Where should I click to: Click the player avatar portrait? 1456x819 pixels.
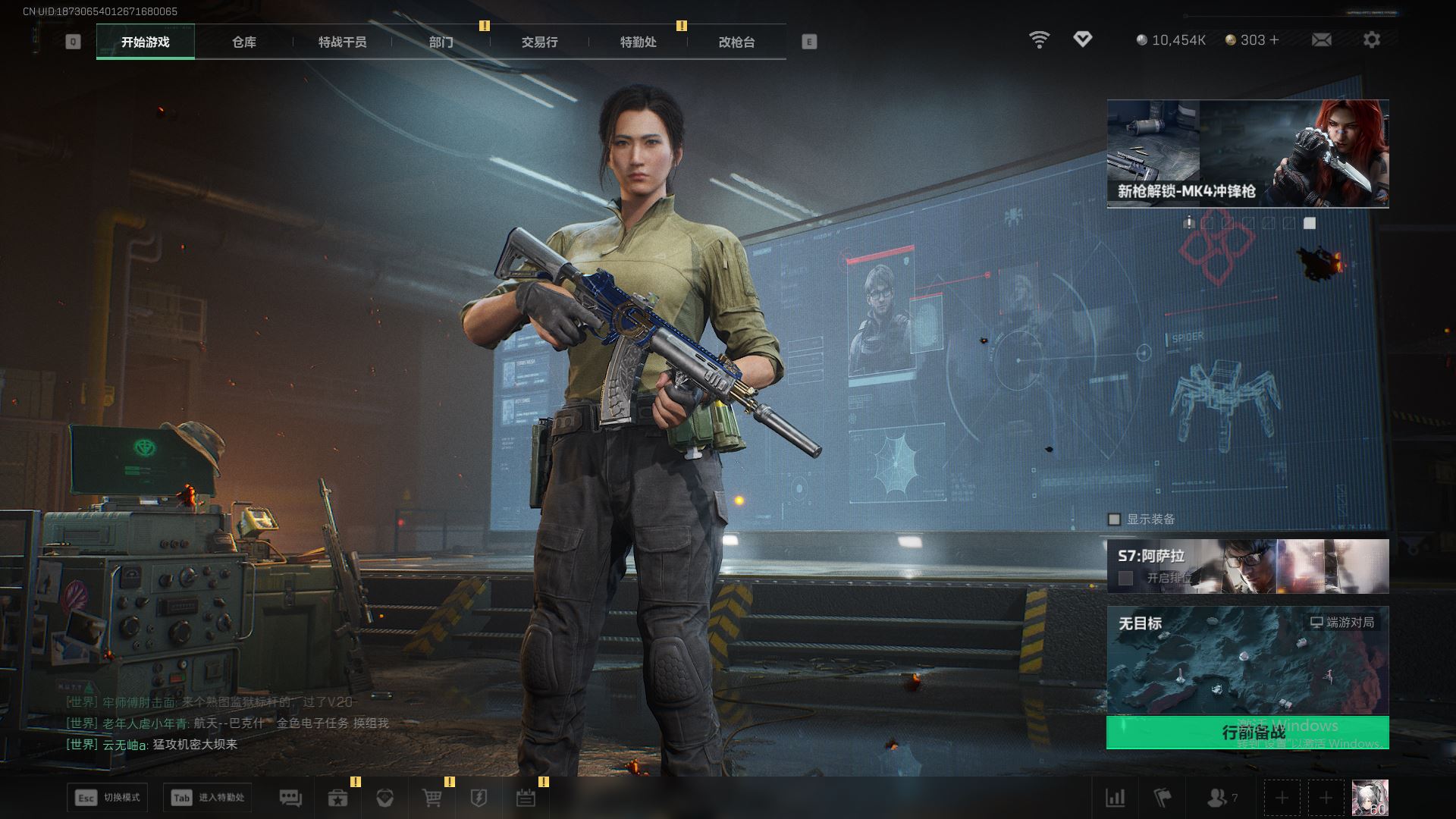1370,798
